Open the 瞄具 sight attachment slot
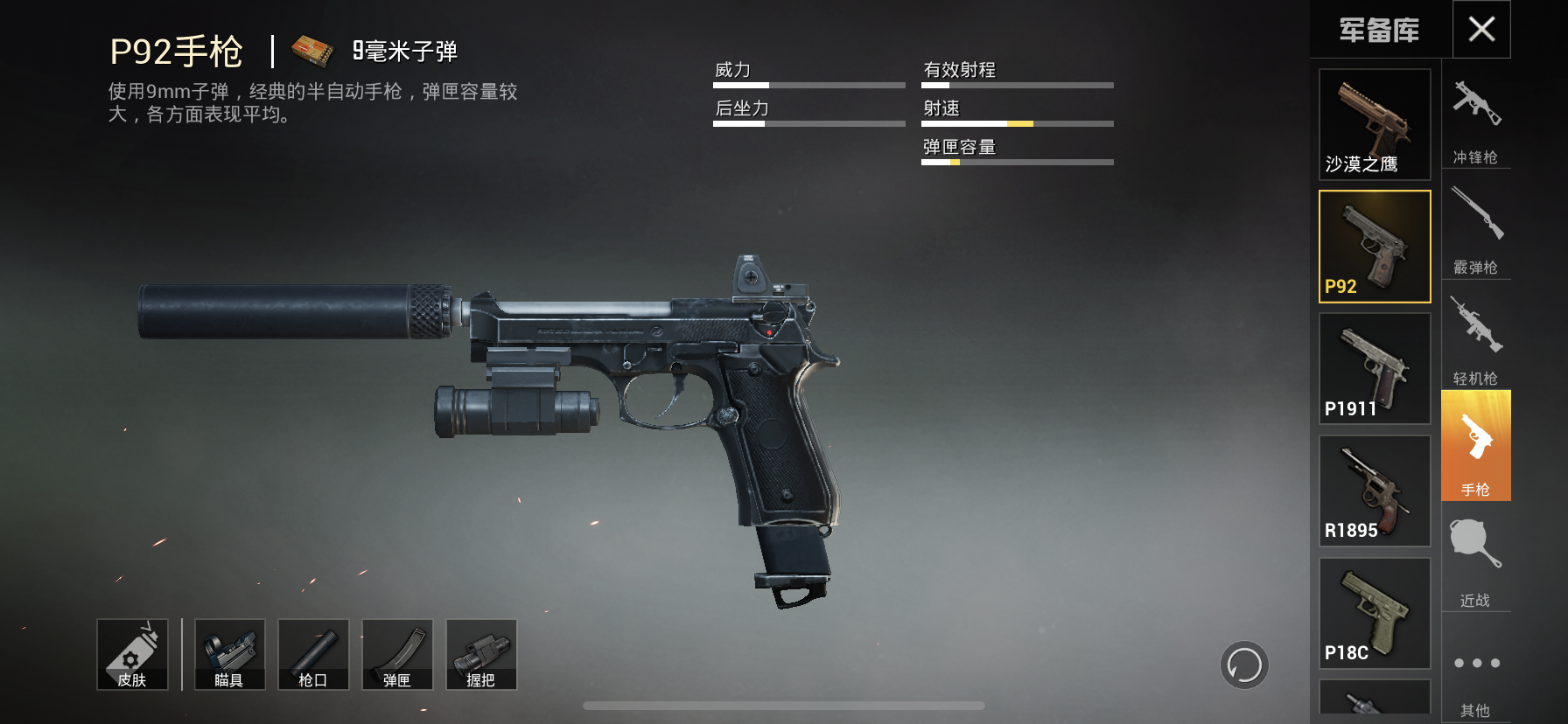 click(x=229, y=654)
